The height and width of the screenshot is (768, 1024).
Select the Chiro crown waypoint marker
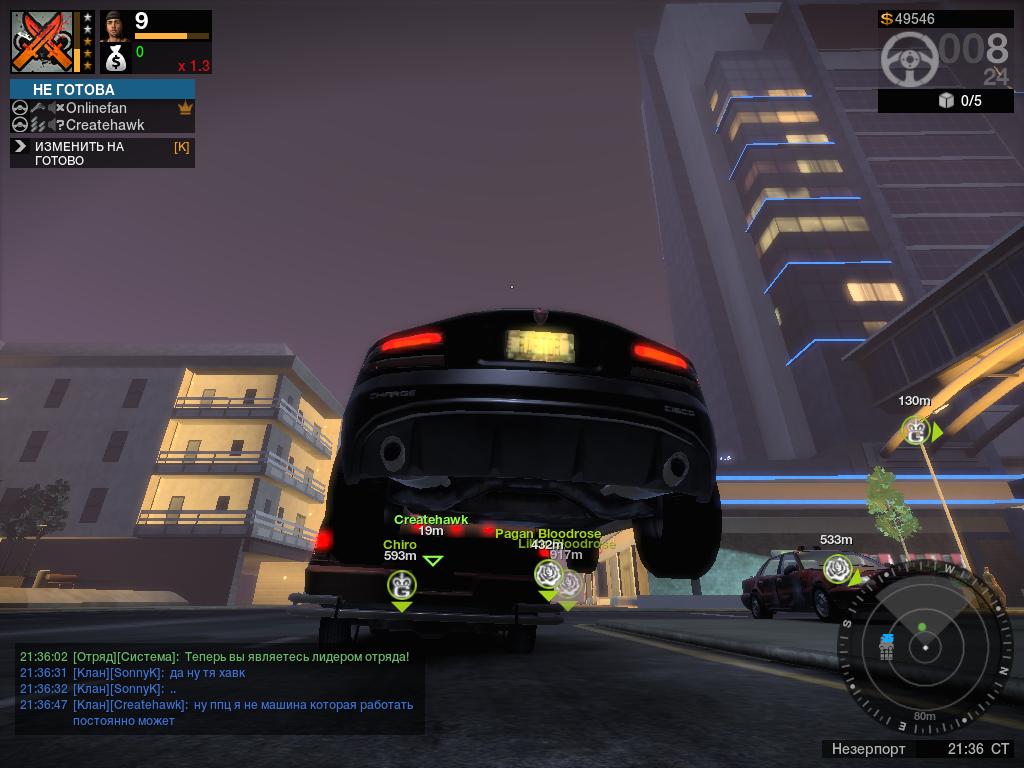(x=402, y=585)
